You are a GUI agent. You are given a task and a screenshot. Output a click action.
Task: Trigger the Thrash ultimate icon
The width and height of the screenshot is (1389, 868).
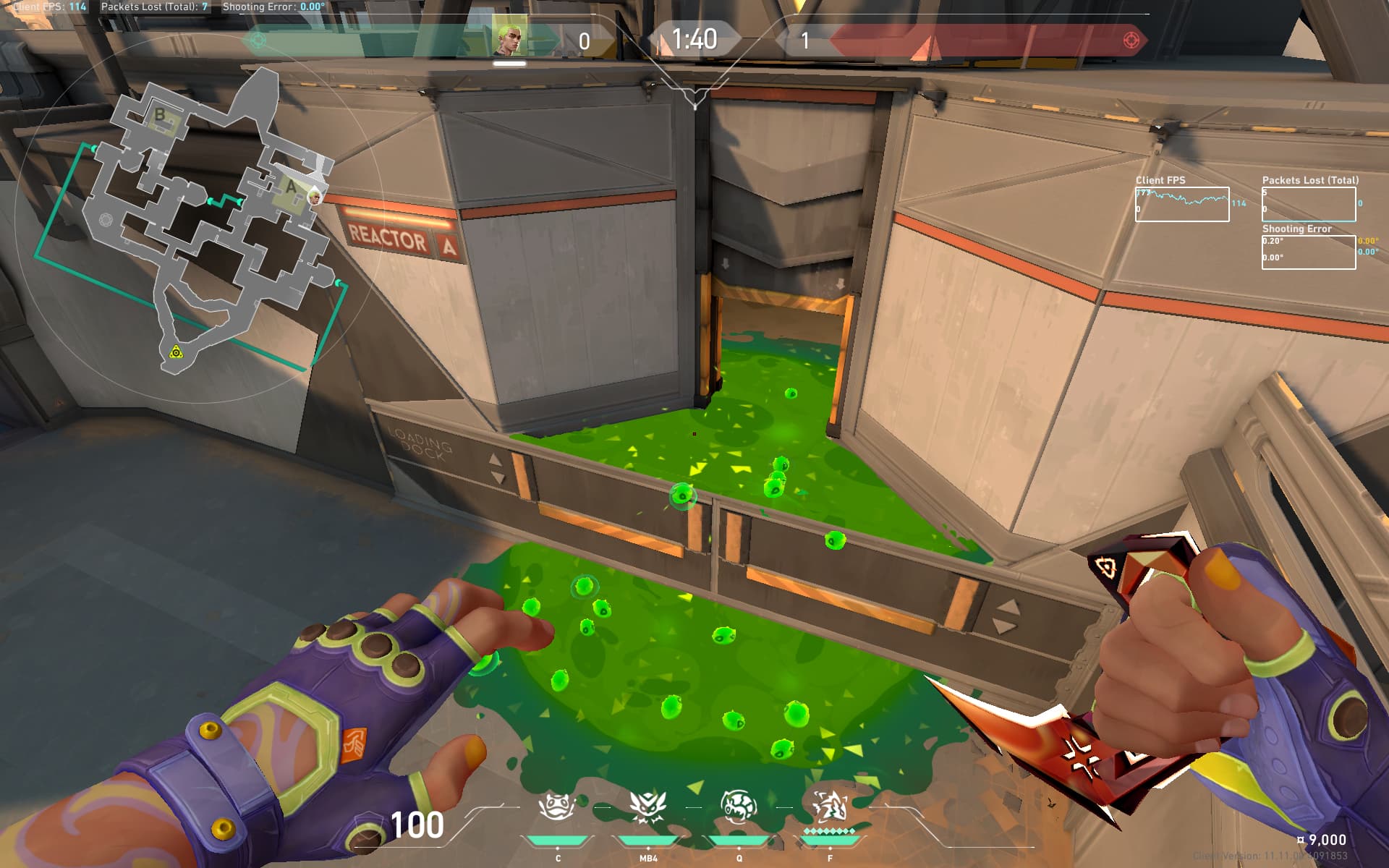tap(829, 807)
